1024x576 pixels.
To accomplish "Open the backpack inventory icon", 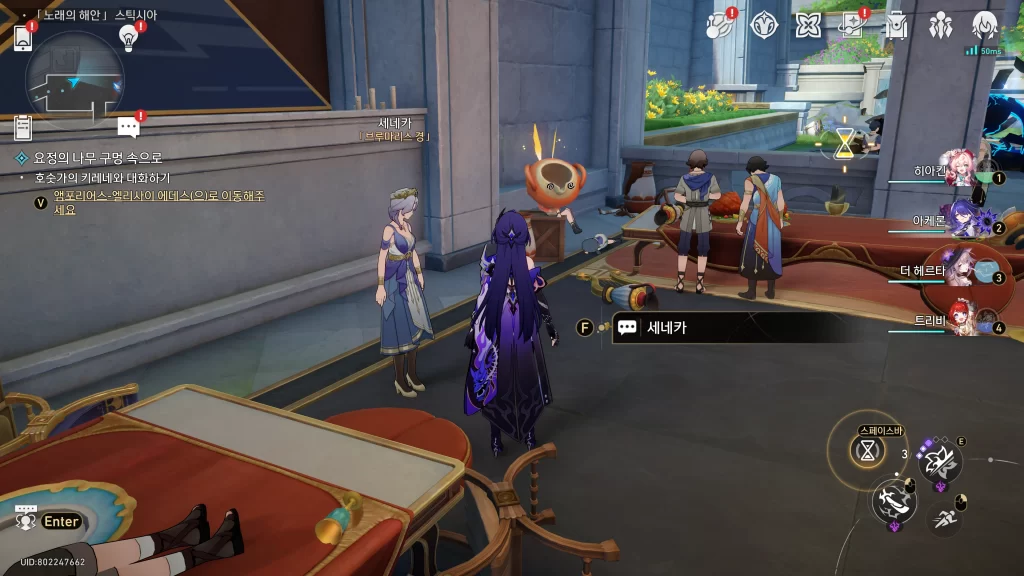I will tap(896, 25).
